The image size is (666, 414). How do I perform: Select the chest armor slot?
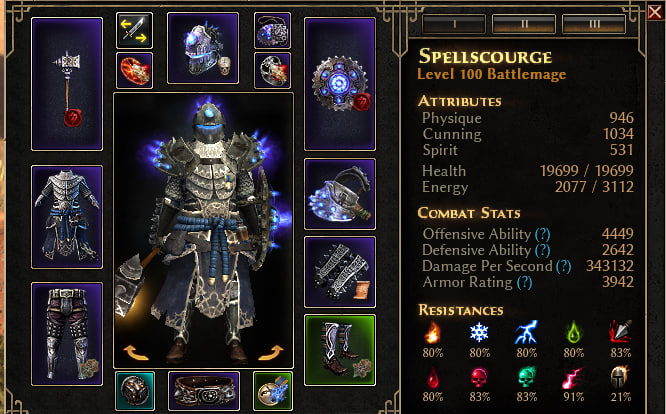pos(68,217)
